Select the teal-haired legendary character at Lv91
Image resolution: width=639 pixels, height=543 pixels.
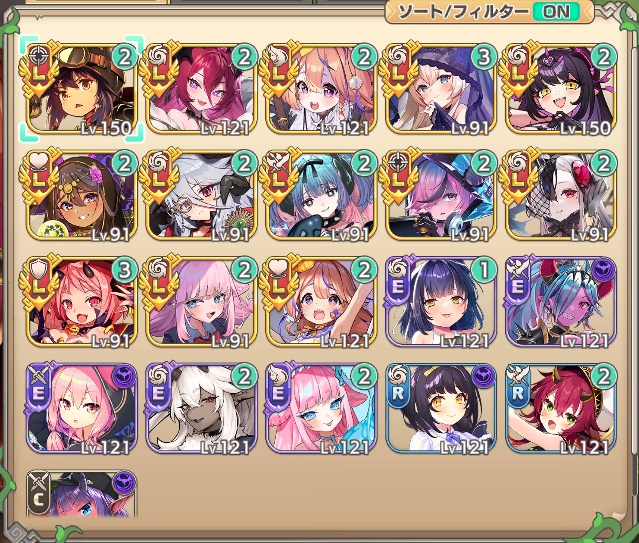(320, 195)
